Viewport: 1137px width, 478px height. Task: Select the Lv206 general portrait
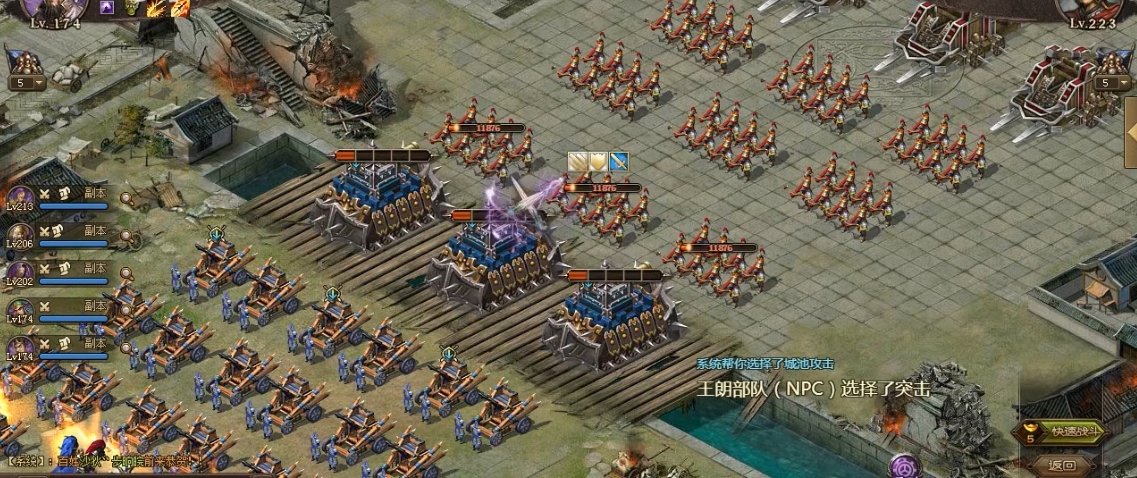coord(19,236)
